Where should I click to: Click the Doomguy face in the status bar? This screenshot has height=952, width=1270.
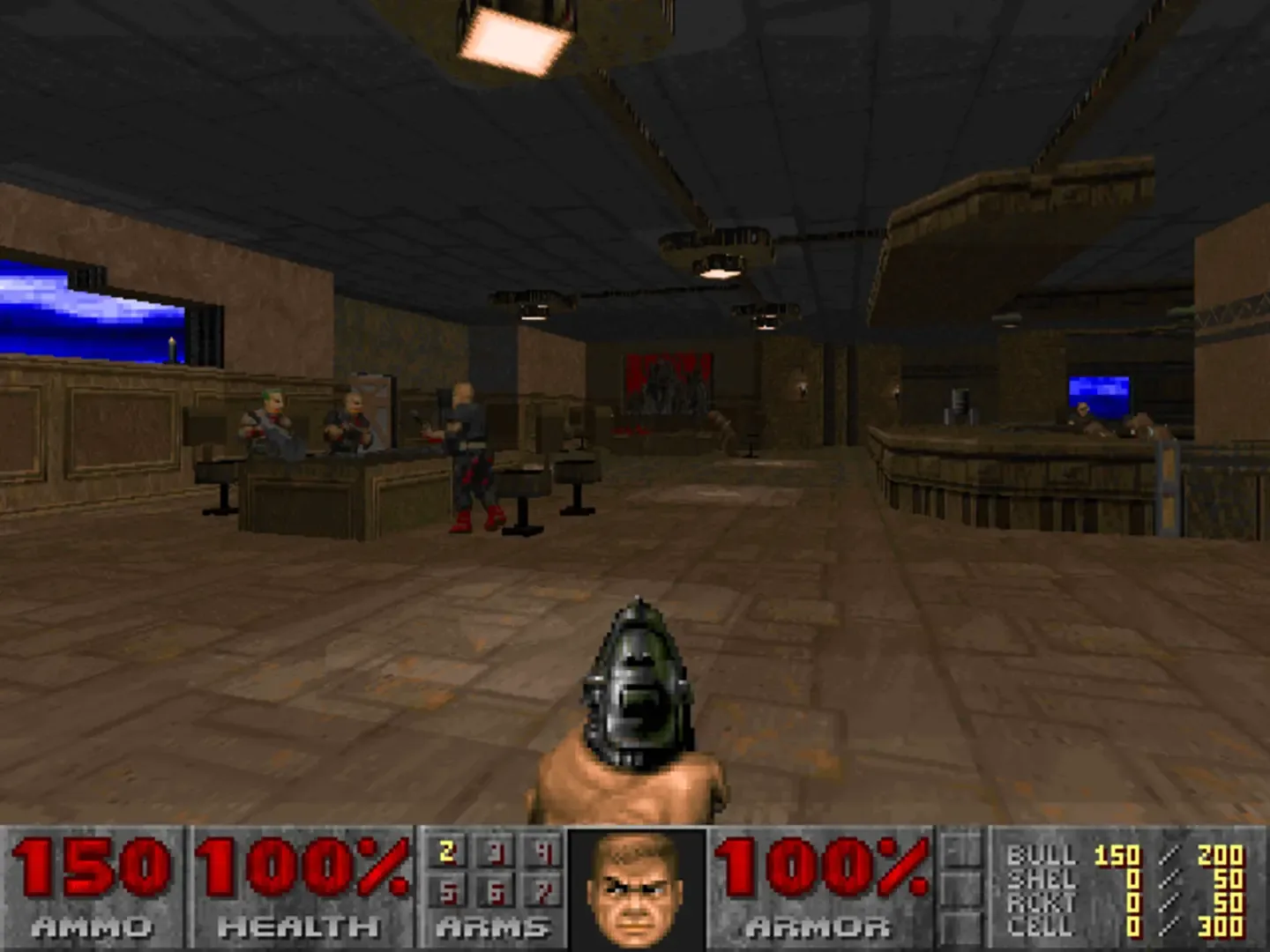click(633, 886)
